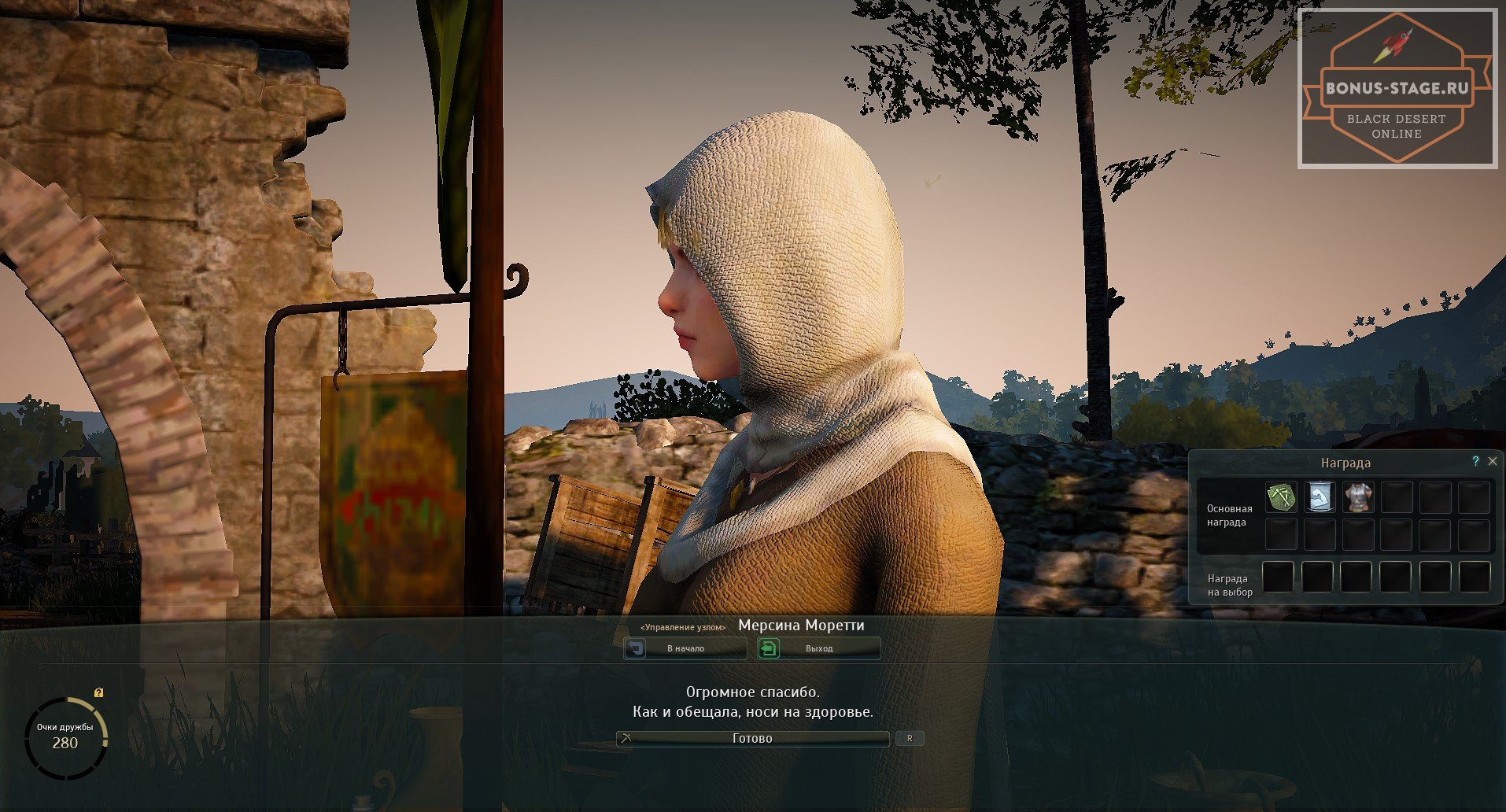Click the BONUS-STAGE.RU watermark badge

click(x=1398, y=87)
